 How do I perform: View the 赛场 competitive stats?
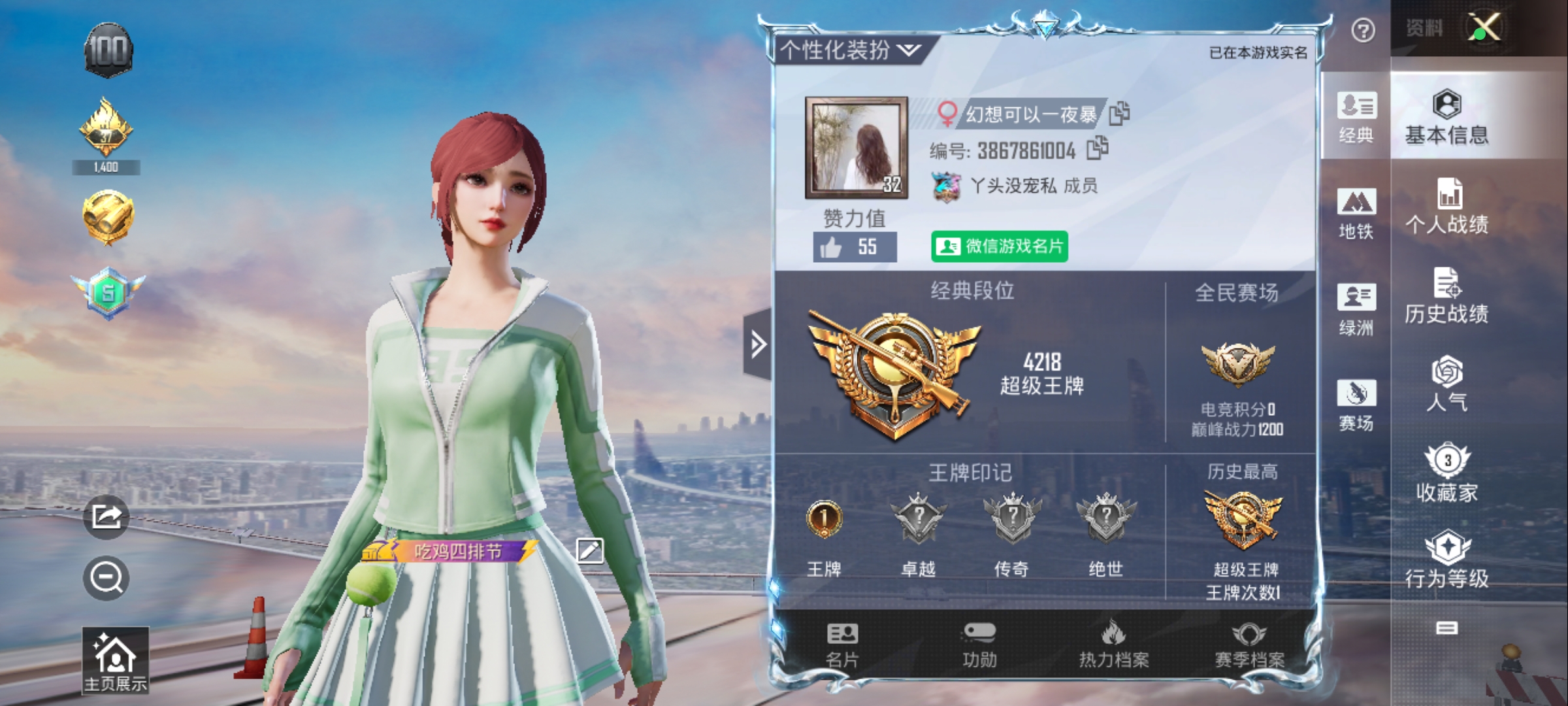pyautogui.click(x=1356, y=401)
